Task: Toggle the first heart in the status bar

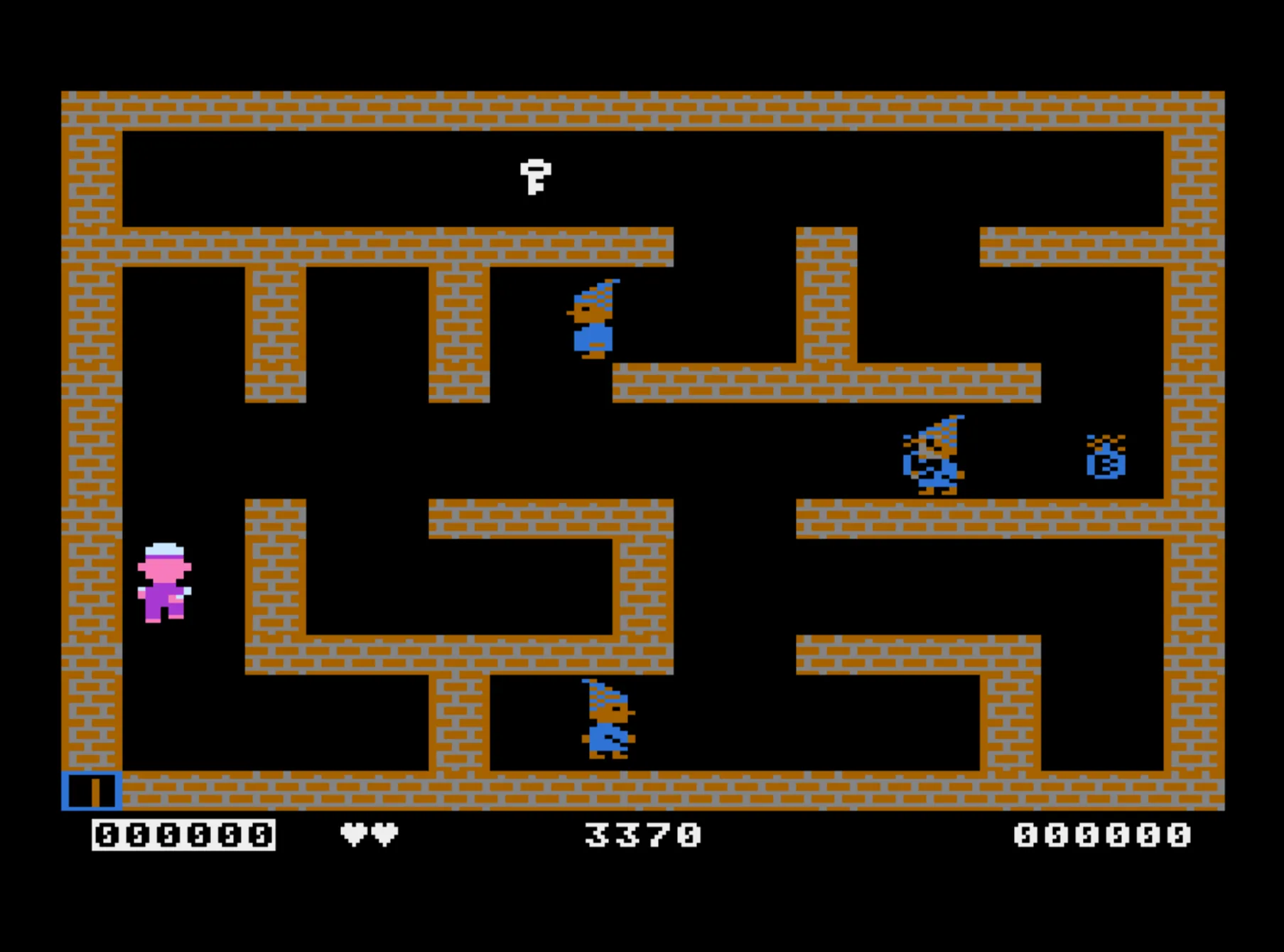Action: pyautogui.click(x=354, y=832)
